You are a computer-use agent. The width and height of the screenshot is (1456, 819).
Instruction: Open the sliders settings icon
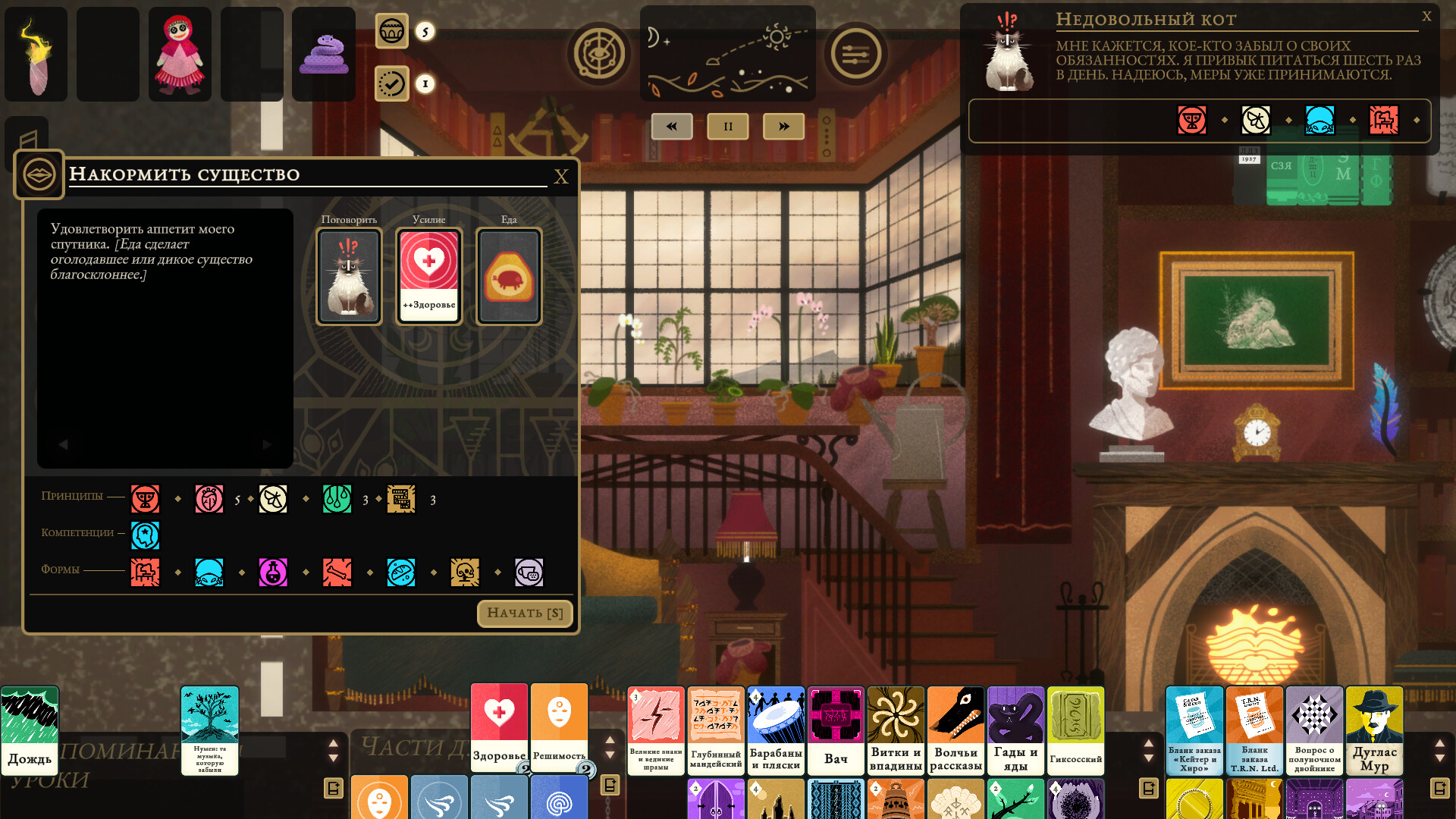856,53
